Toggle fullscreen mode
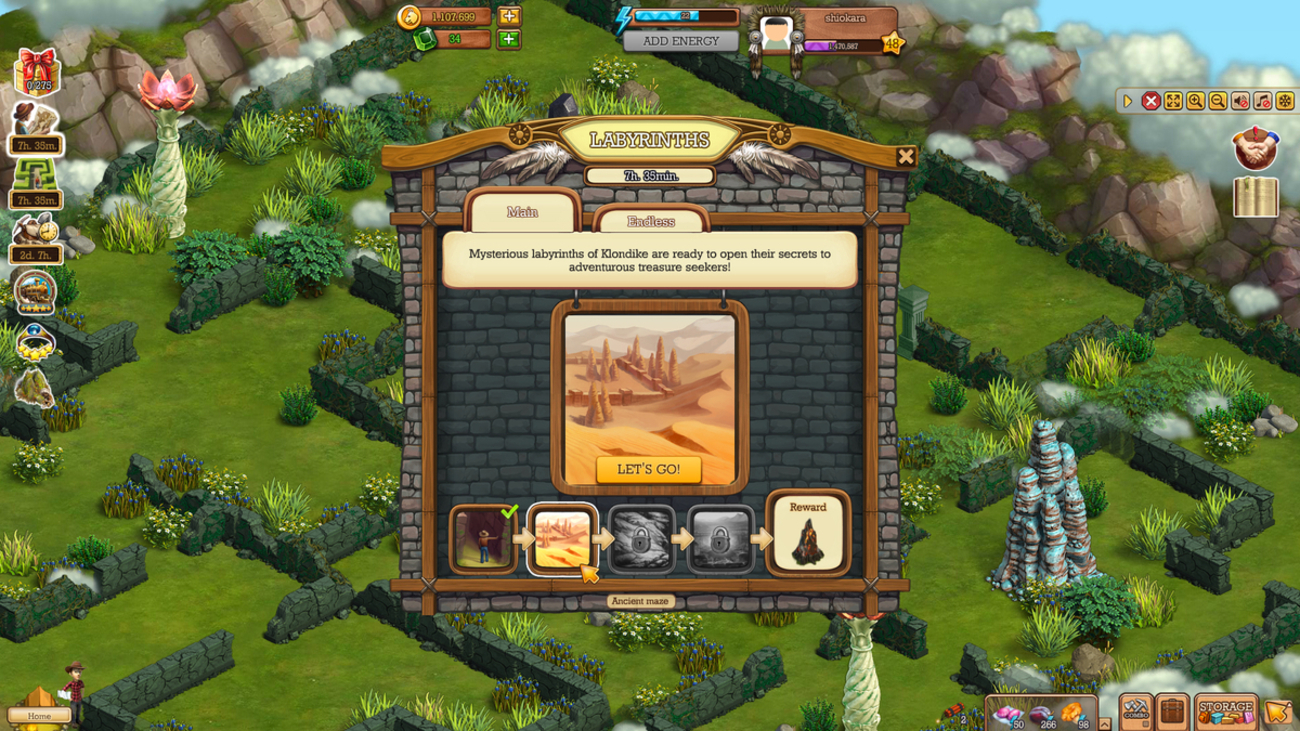The width and height of the screenshot is (1300, 731). tap(1173, 101)
